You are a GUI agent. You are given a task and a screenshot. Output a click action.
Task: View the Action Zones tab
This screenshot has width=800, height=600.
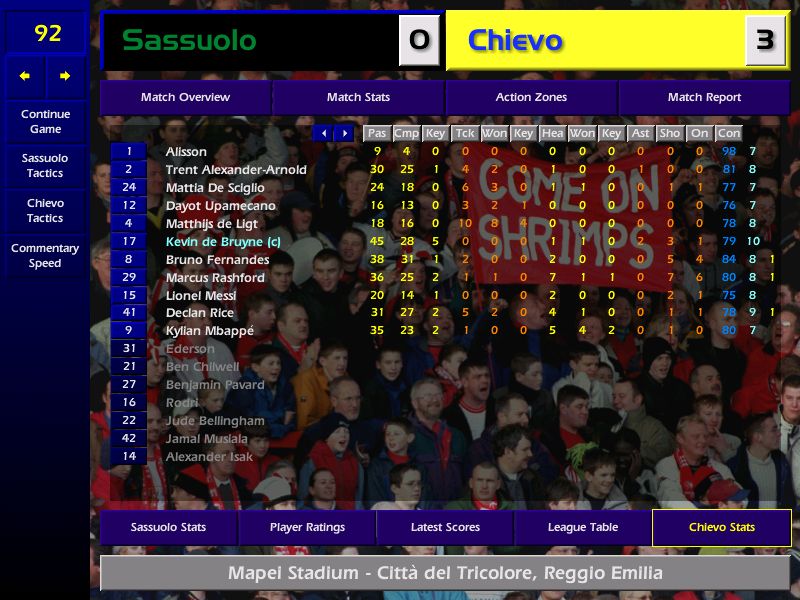tap(531, 97)
